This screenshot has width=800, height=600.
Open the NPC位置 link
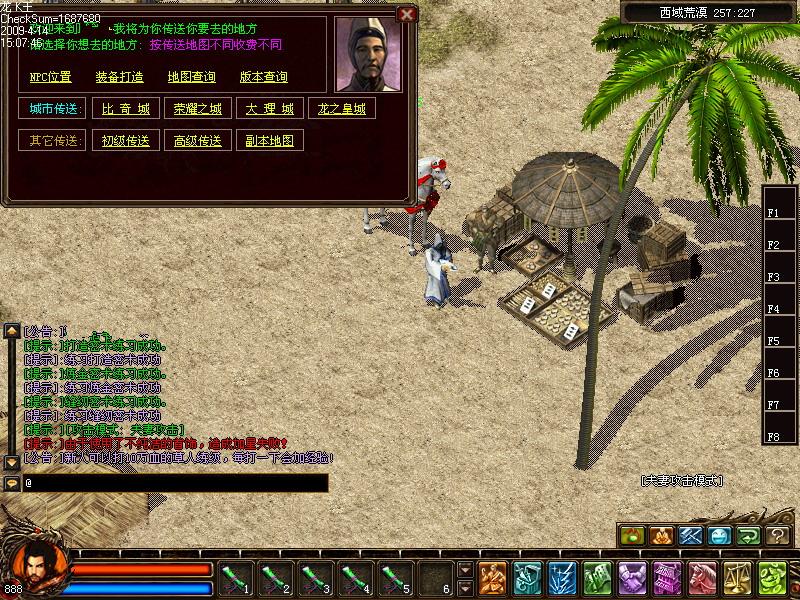click(x=50, y=77)
